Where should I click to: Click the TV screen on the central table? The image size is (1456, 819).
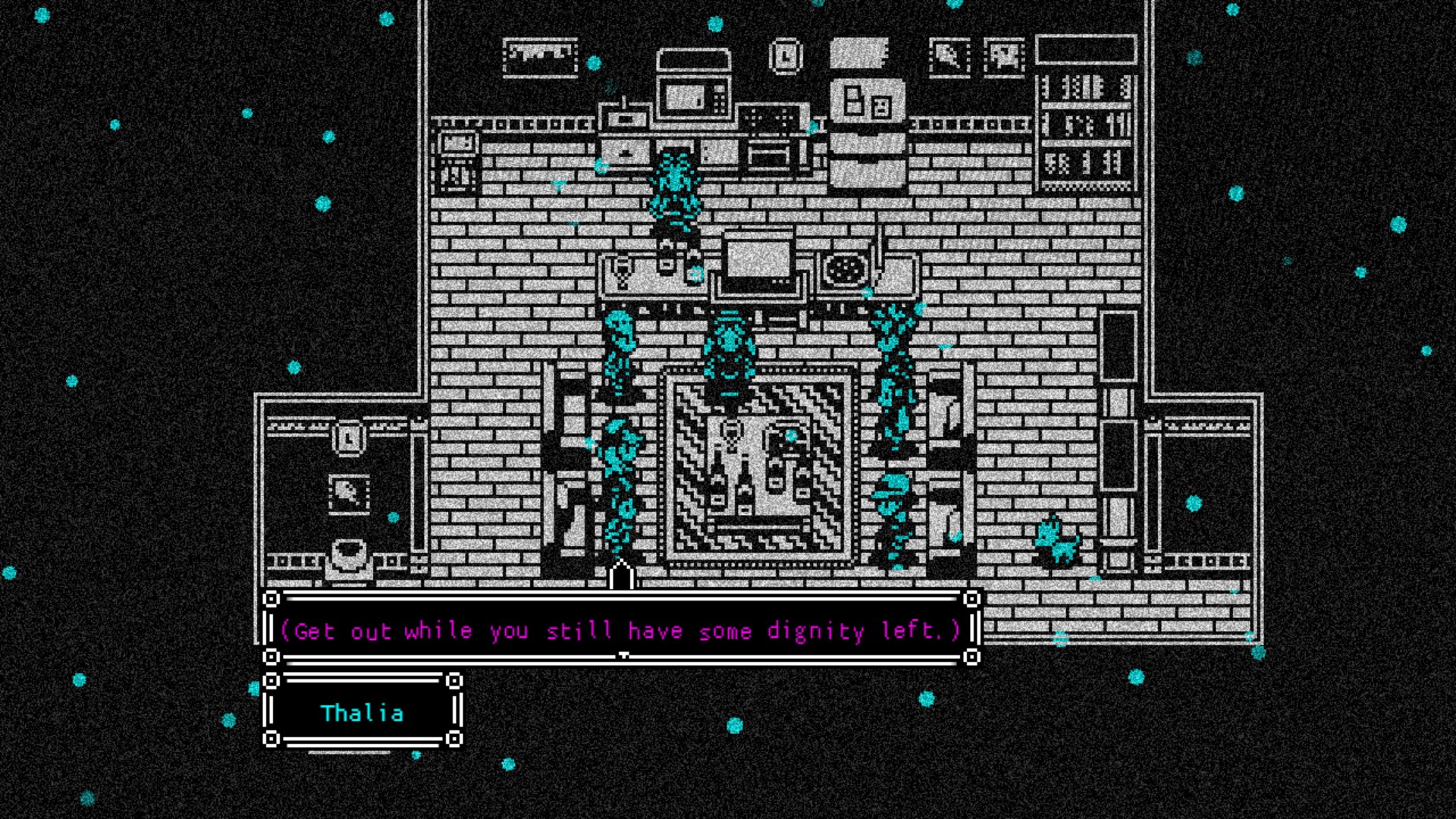pyautogui.click(x=757, y=258)
